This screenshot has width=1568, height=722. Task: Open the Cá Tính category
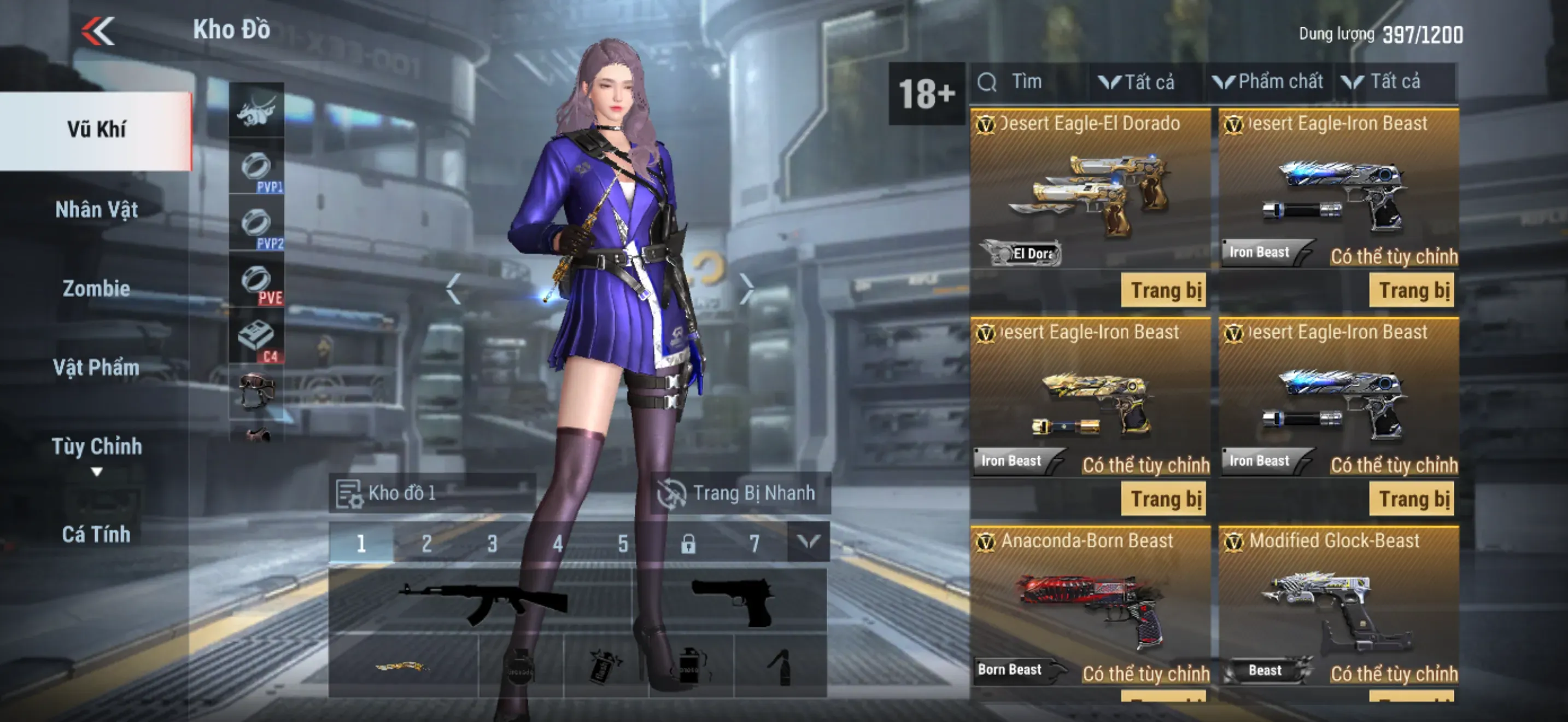pyautogui.click(x=96, y=534)
